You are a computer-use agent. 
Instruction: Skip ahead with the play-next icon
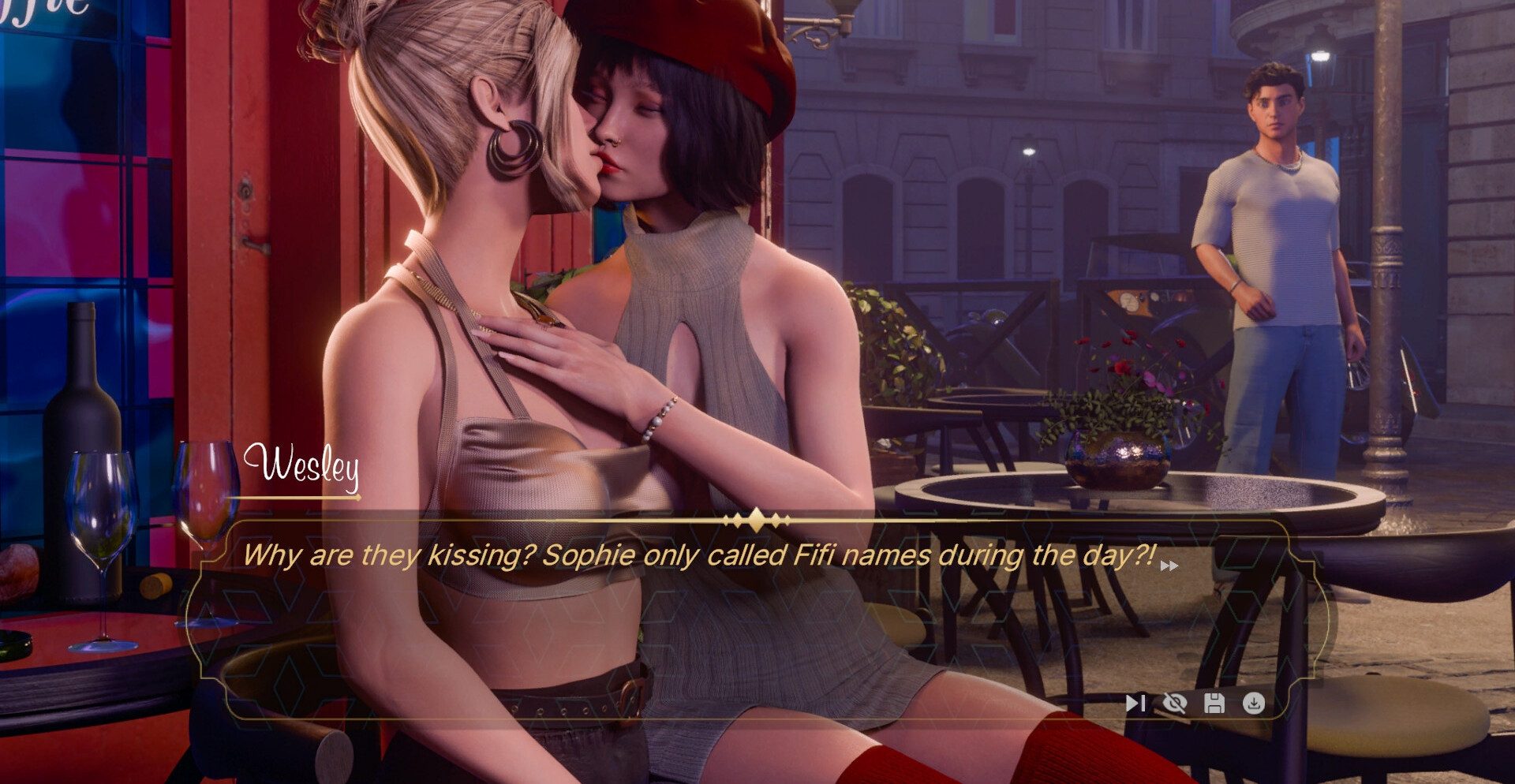coord(1135,703)
